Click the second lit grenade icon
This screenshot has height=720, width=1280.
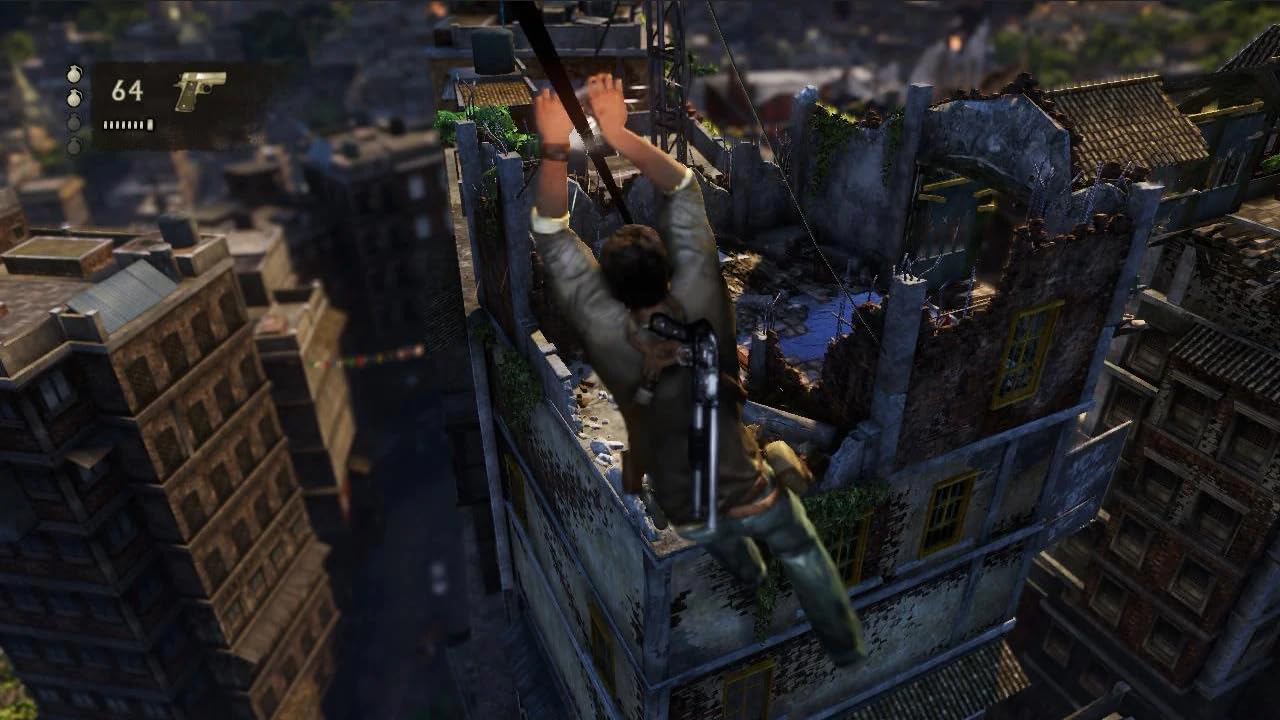(x=75, y=98)
